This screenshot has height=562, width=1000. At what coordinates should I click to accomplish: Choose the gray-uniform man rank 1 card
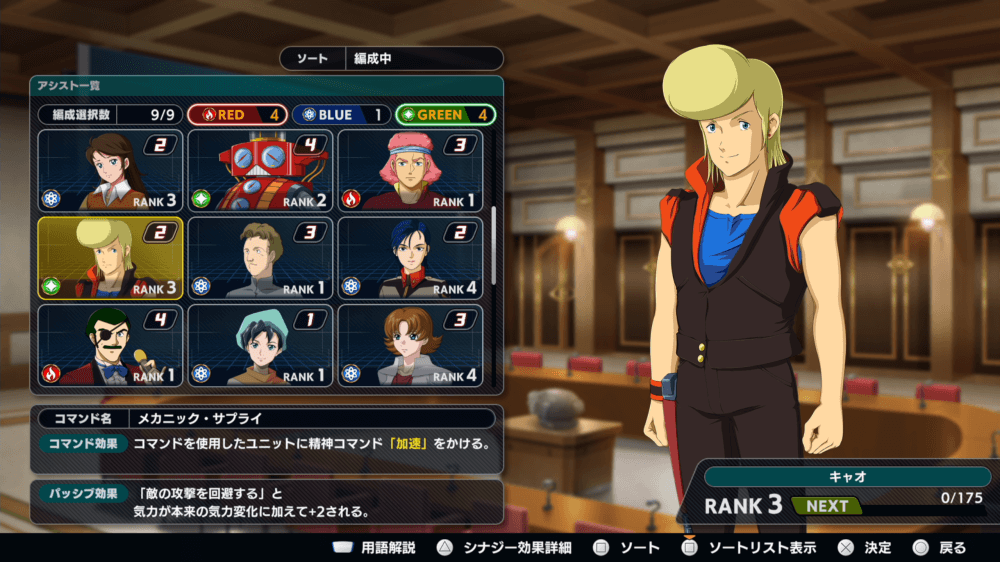[x=260, y=258]
